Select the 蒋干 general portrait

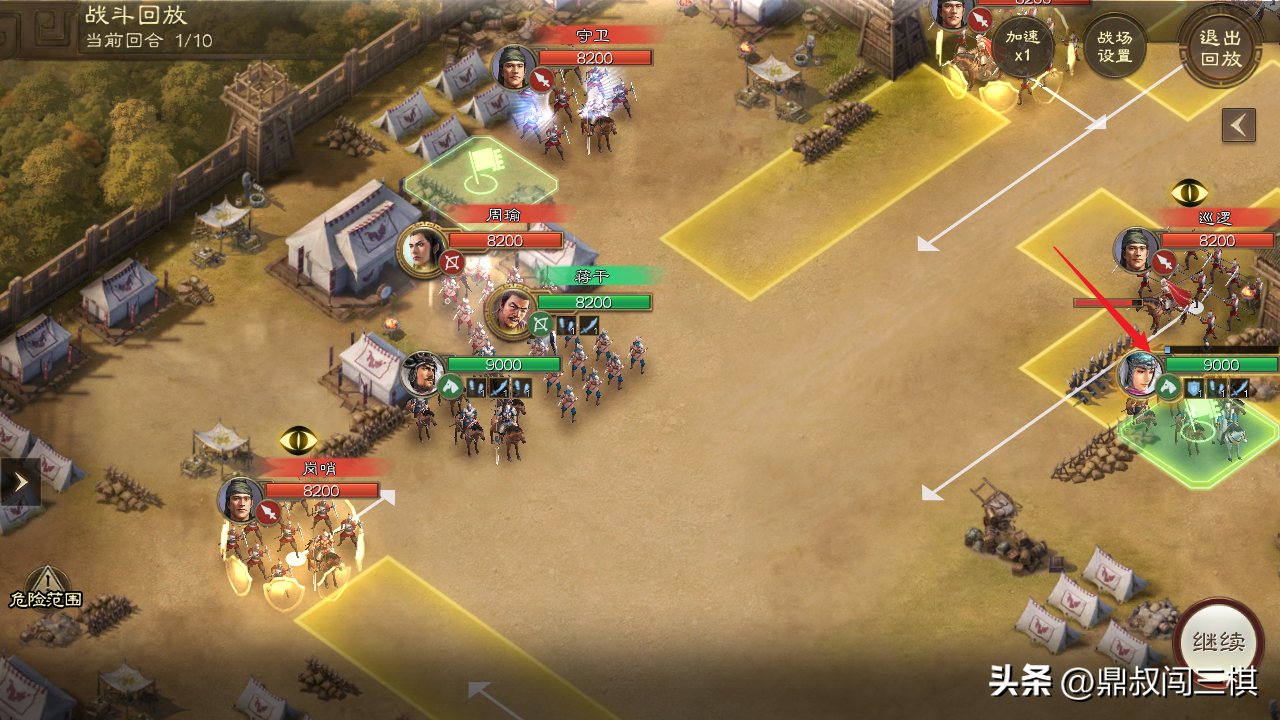pos(510,311)
